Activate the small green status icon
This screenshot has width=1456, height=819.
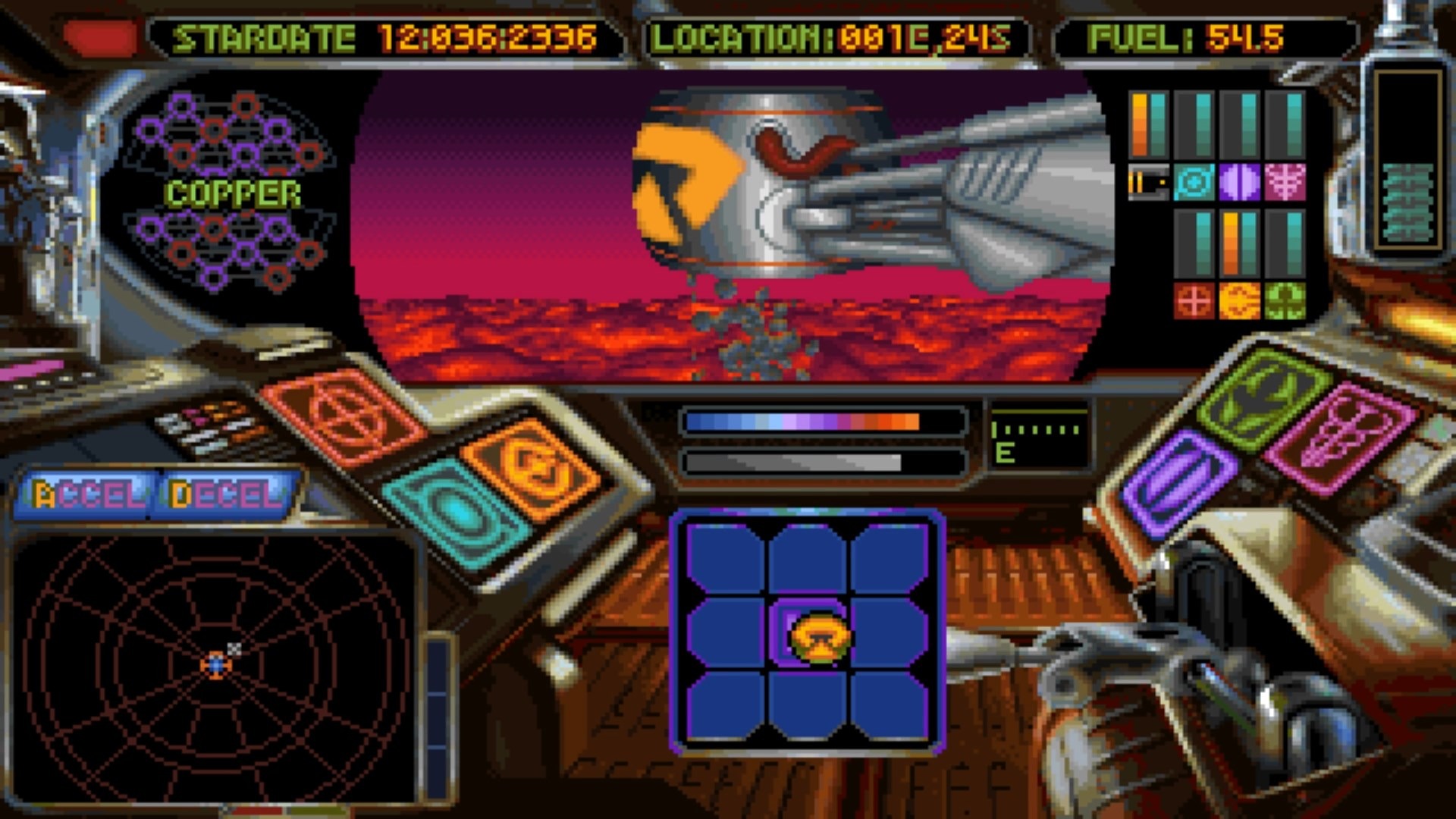[1285, 301]
